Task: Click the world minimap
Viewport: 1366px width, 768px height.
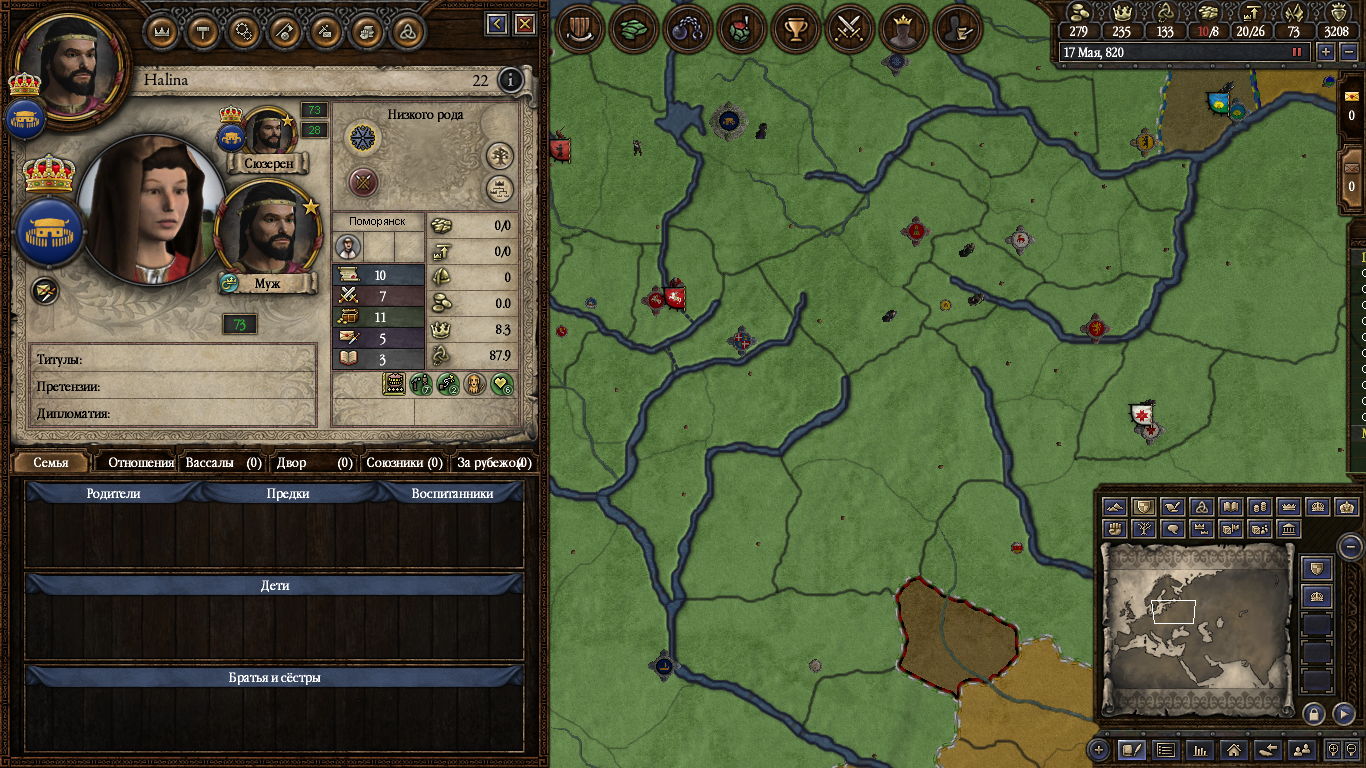Action: point(1196,630)
